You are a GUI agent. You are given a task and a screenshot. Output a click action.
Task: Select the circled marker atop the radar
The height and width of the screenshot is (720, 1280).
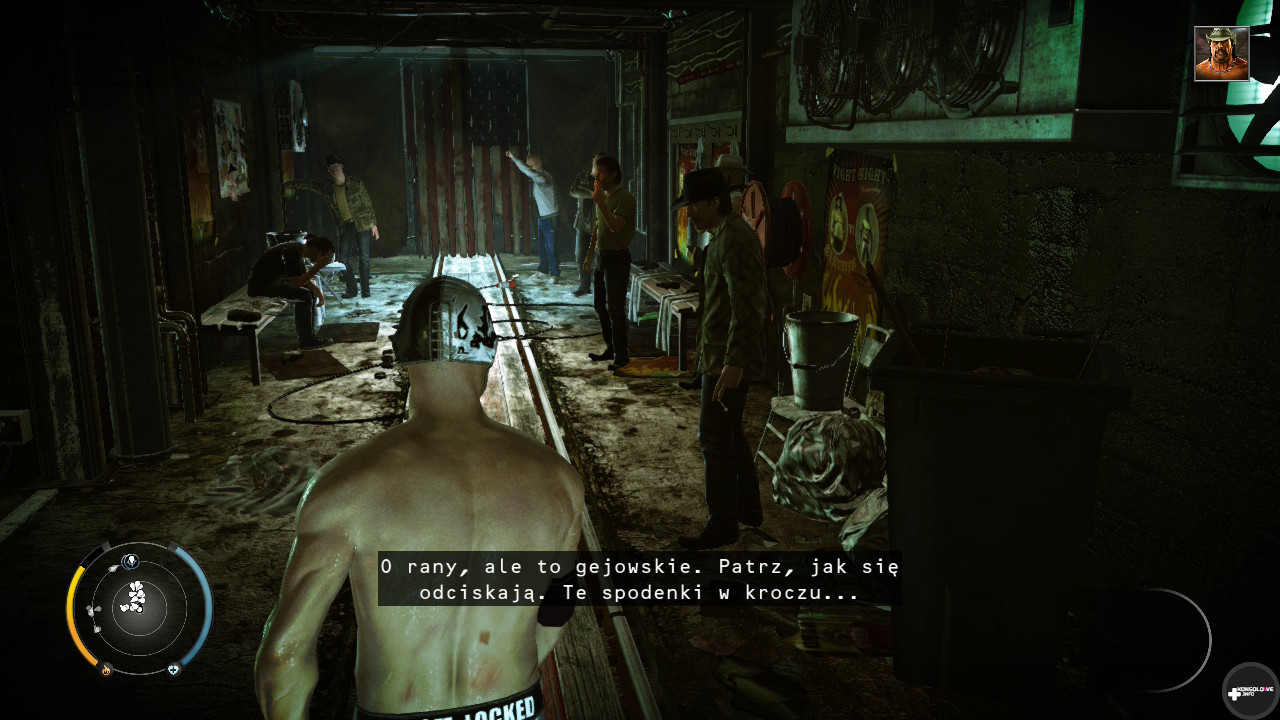coord(129,560)
